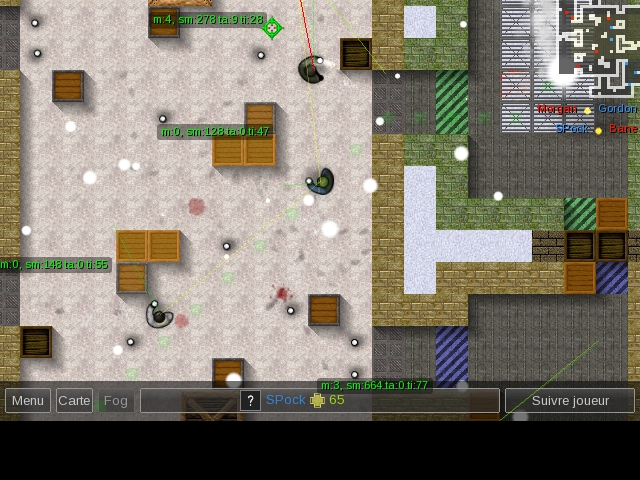Open the Menu button
This screenshot has height=480, width=640.
pos(28,401)
